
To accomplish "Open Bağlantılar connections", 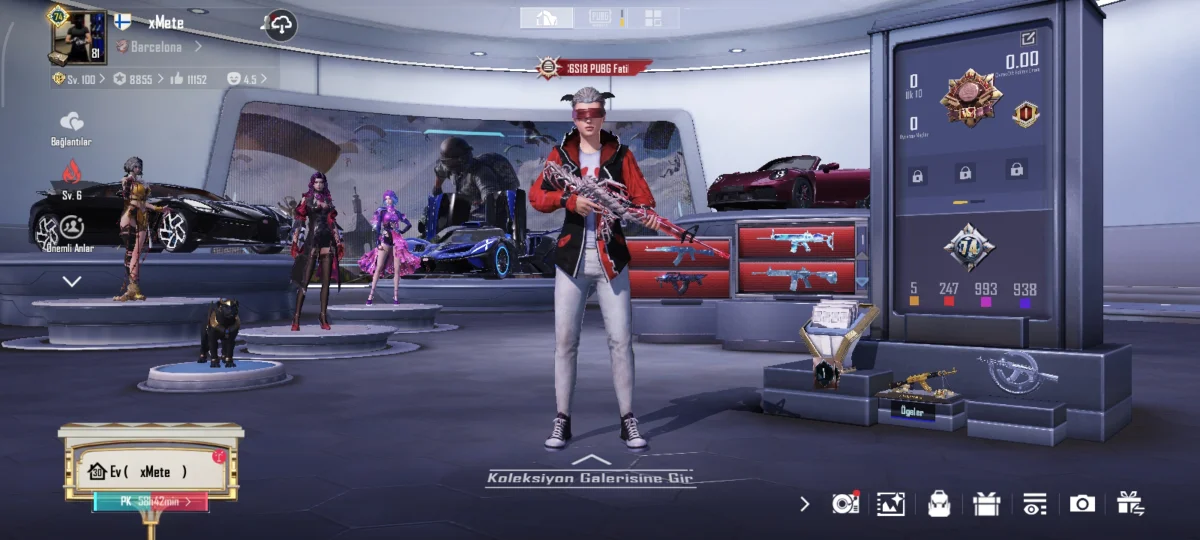I will coord(71,127).
